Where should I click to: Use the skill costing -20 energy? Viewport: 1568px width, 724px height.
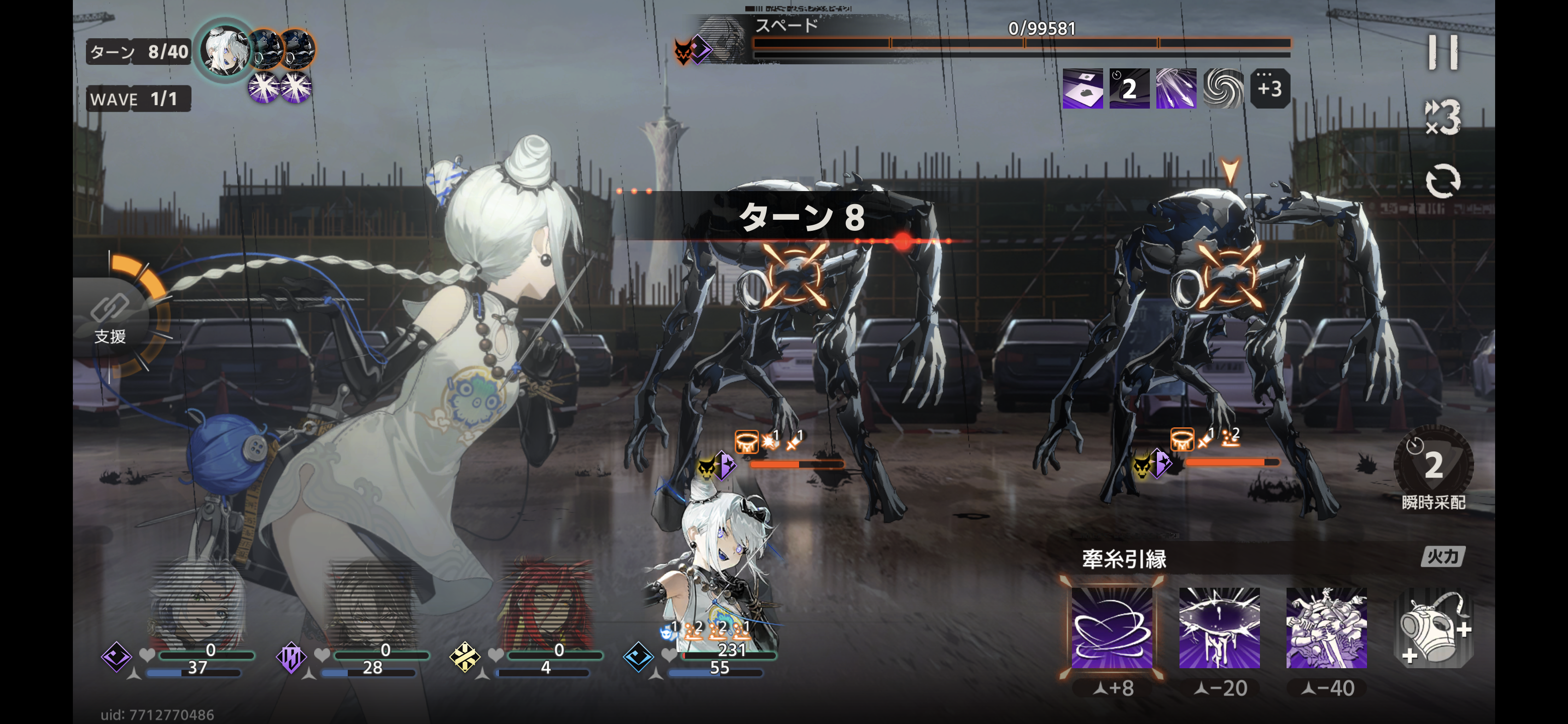[x=1219, y=627]
